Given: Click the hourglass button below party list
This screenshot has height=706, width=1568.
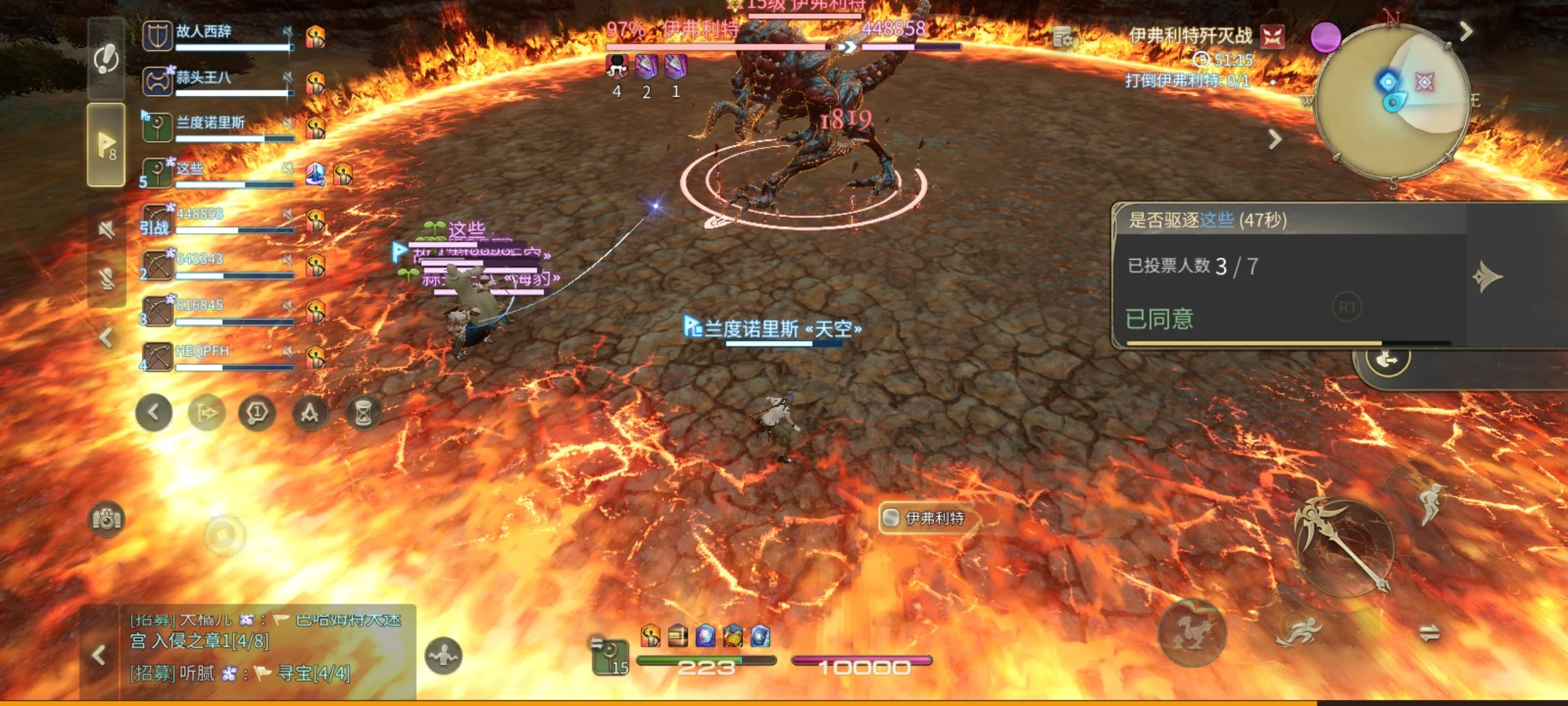Looking at the screenshot, I should [363, 413].
